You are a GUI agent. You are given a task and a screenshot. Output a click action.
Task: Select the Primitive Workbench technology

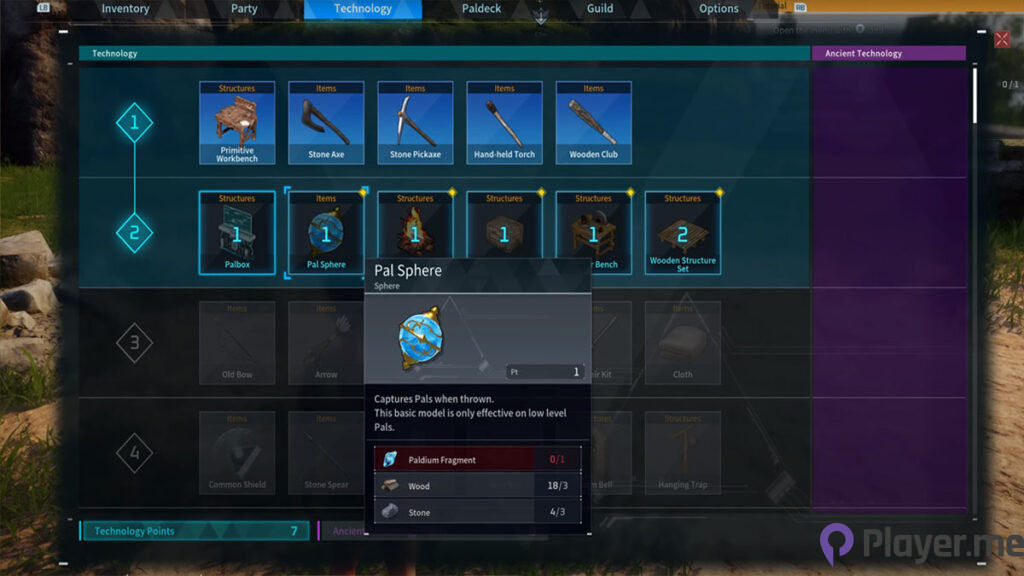tap(237, 123)
